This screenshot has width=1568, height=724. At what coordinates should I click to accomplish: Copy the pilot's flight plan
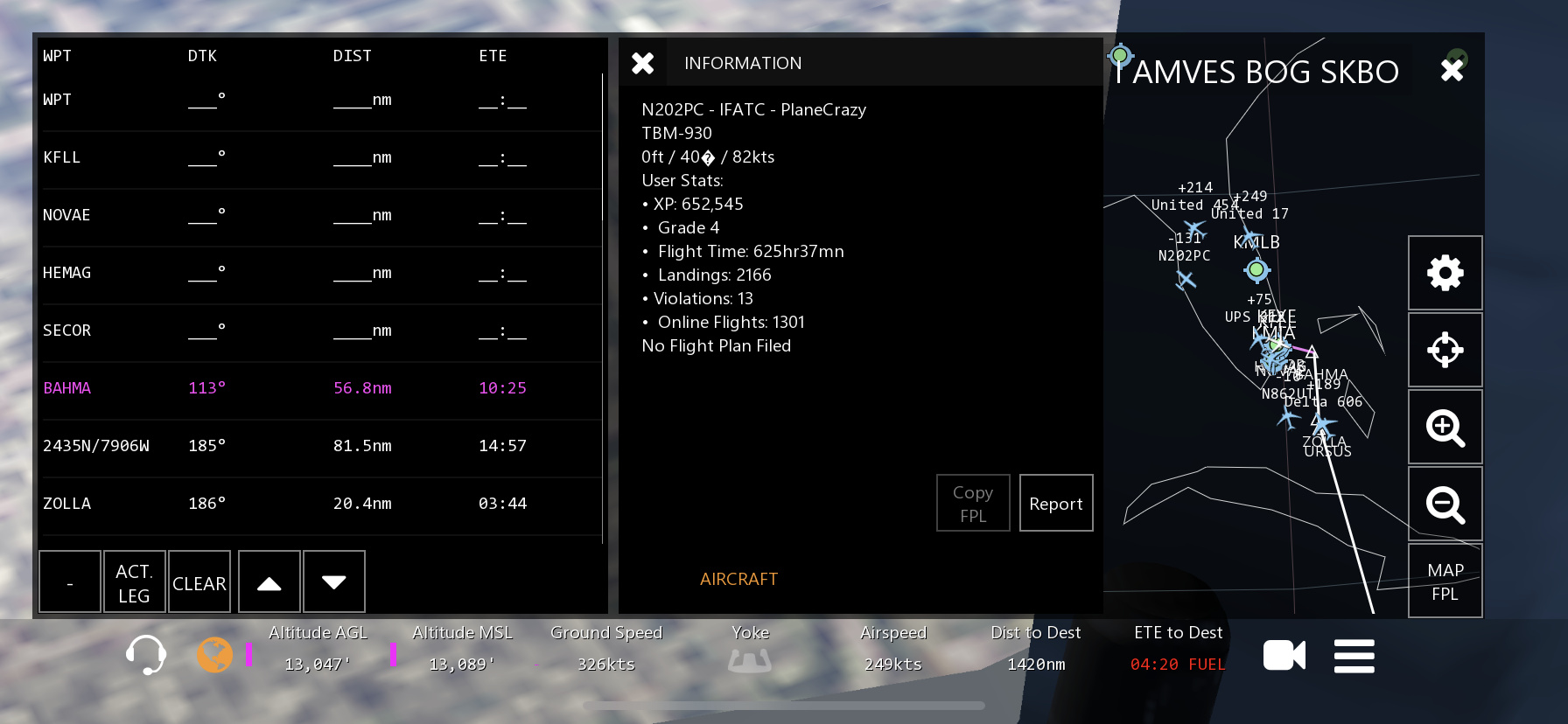973,504
